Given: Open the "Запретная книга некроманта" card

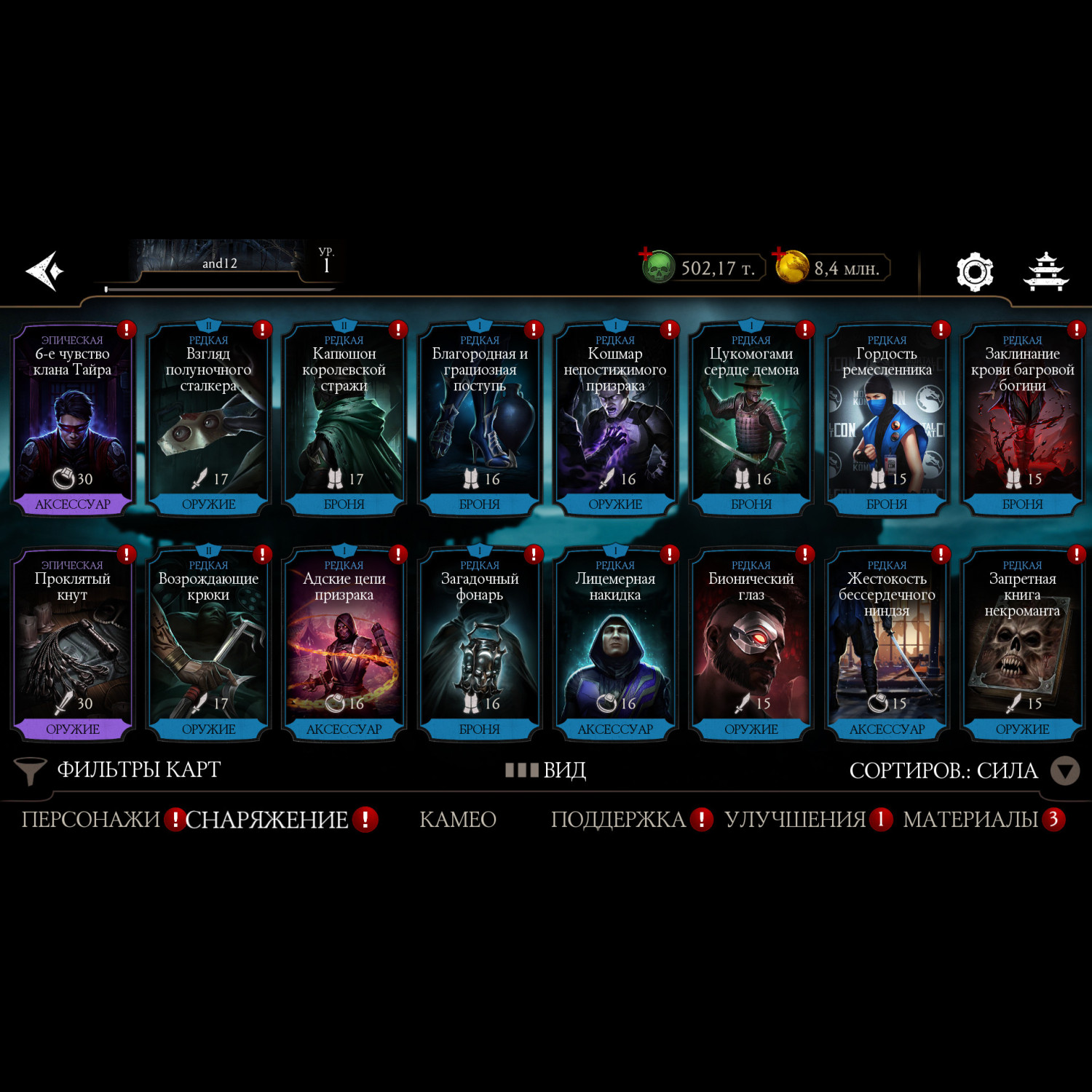Looking at the screenshot, I should (x=1022, y=645).
